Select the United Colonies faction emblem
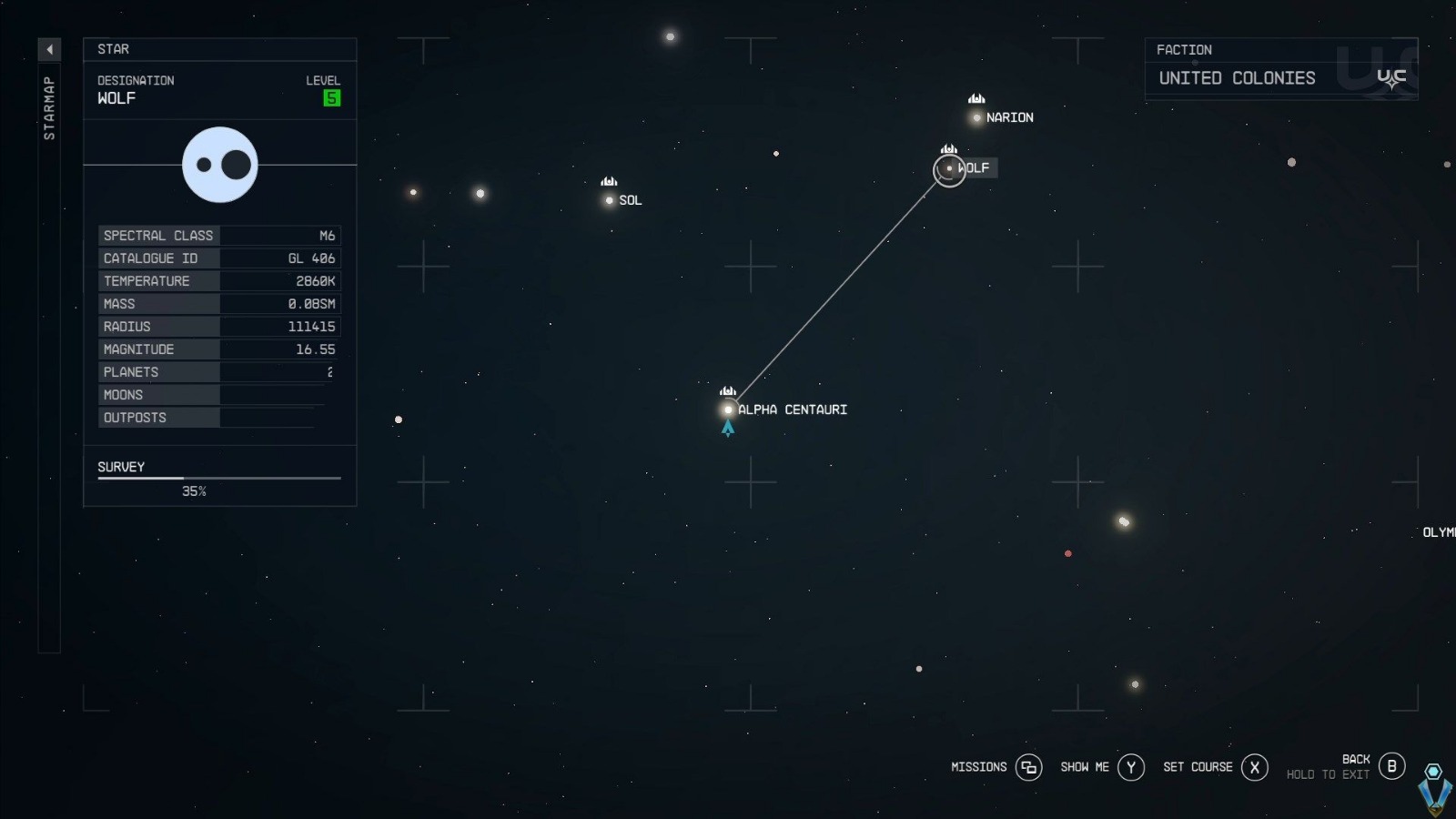 click(1390, 76)
